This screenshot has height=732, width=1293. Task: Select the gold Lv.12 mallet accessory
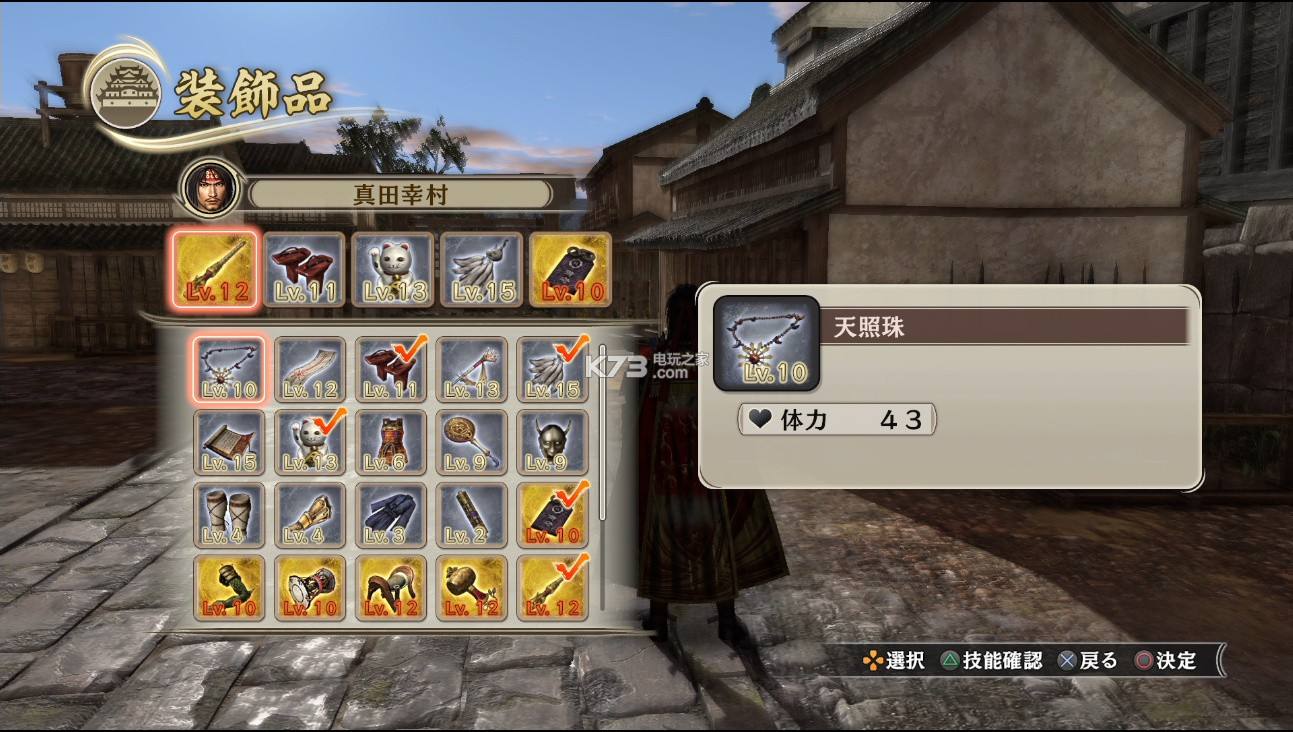point(472,587)
